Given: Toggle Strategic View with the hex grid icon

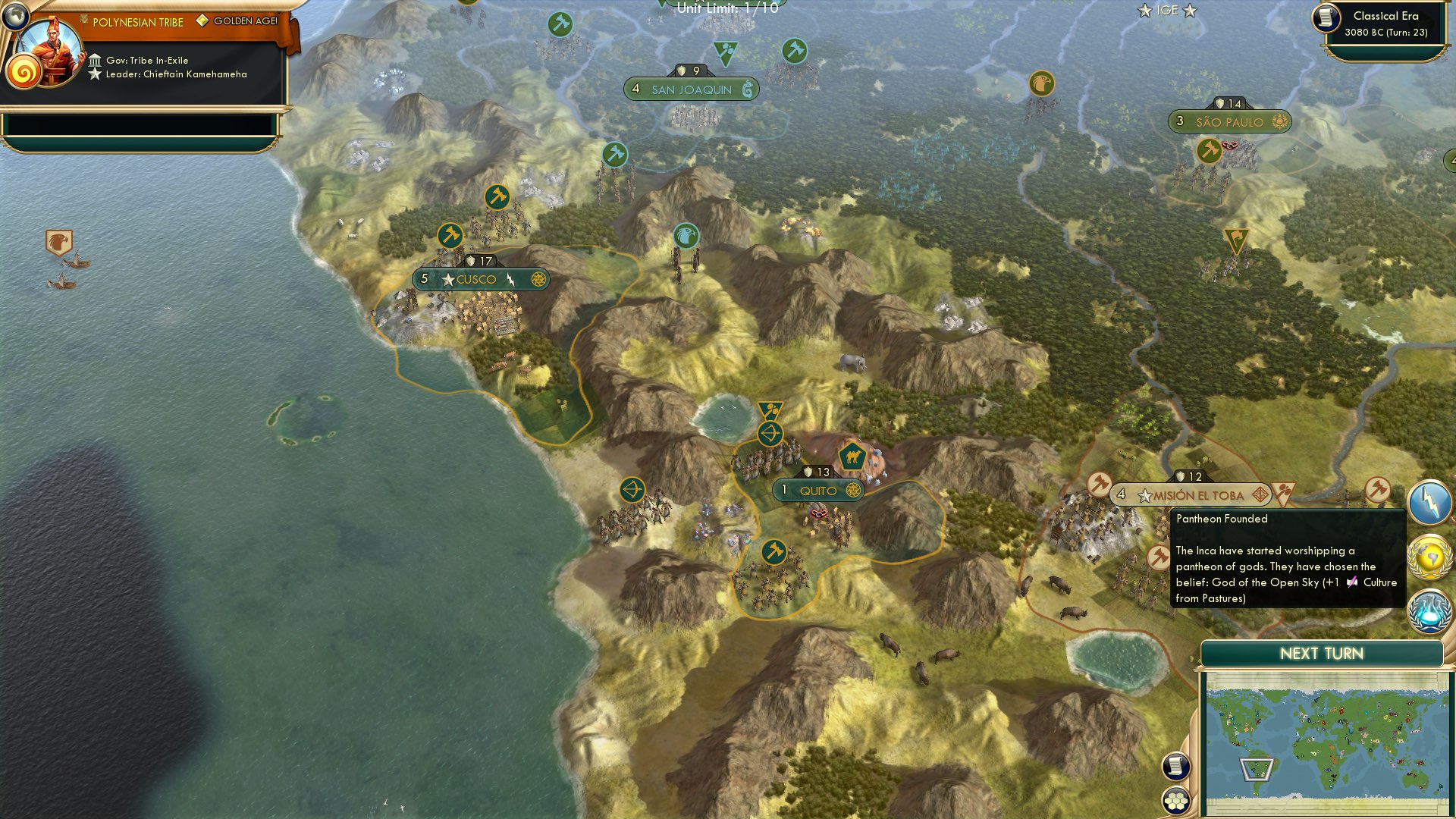Looking at the screenshot, I should 1175,801.
